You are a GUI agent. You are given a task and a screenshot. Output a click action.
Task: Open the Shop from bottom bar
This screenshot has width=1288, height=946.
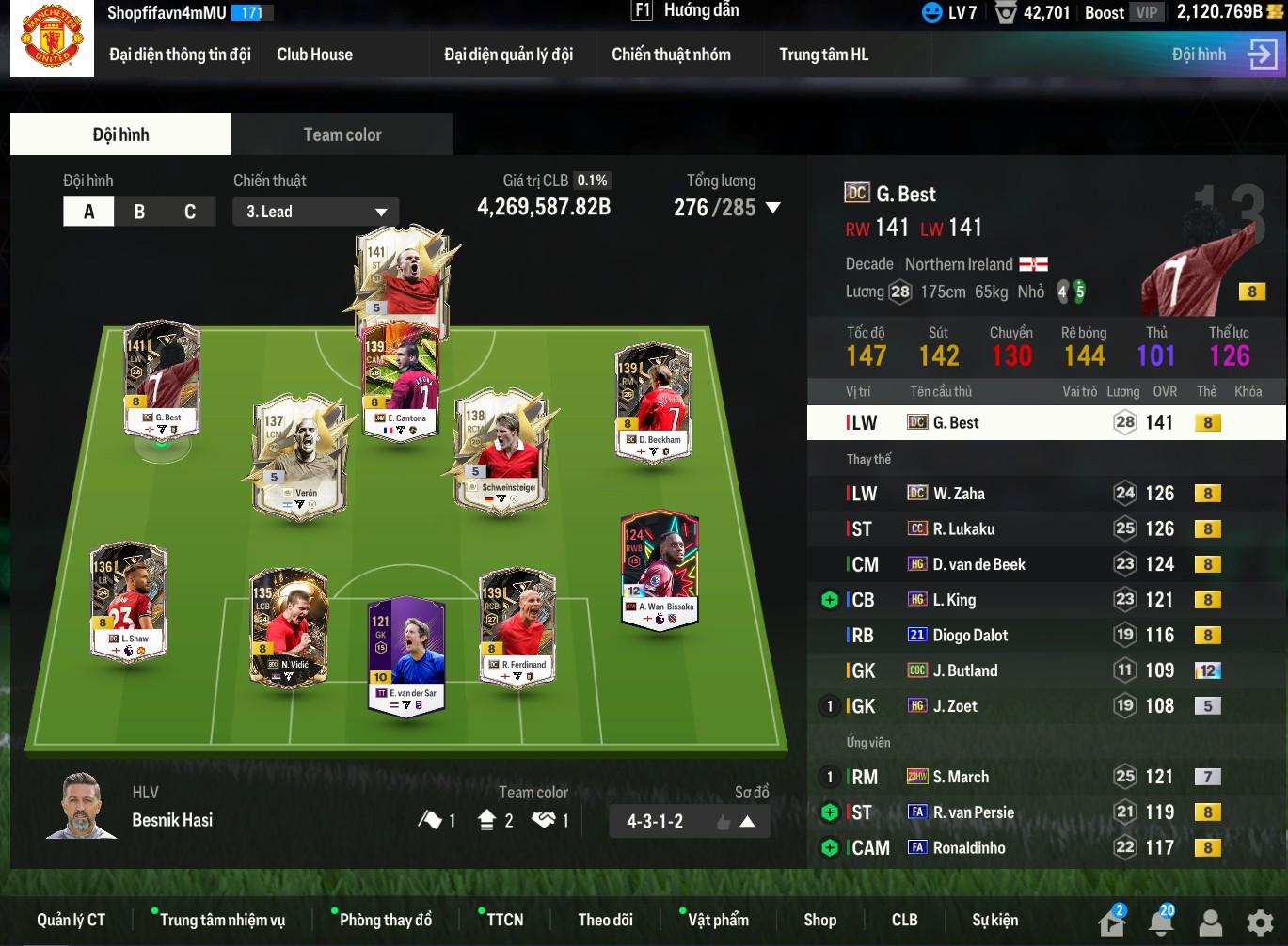(x=819, y=920)
